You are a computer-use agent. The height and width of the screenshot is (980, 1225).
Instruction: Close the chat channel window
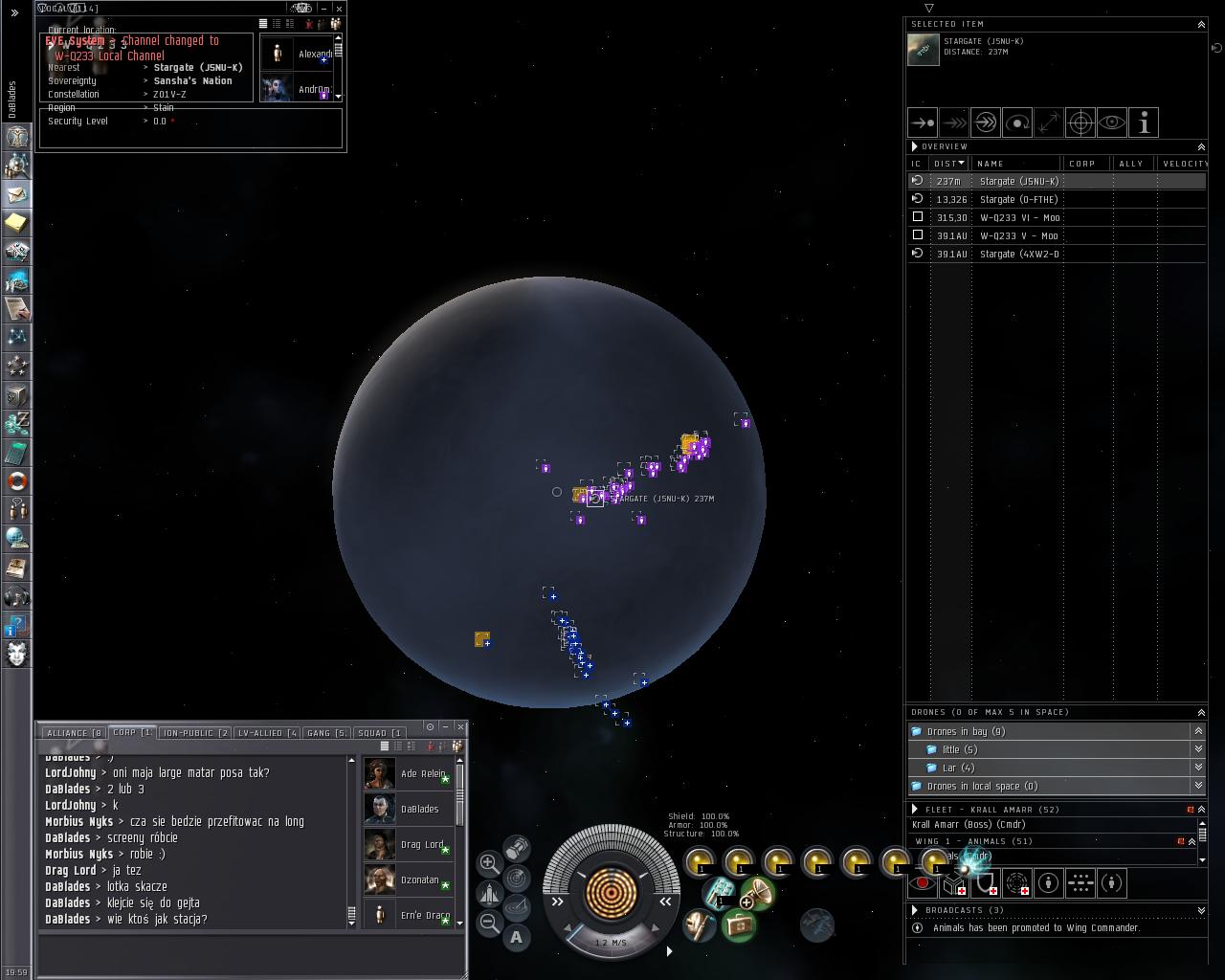460,726
